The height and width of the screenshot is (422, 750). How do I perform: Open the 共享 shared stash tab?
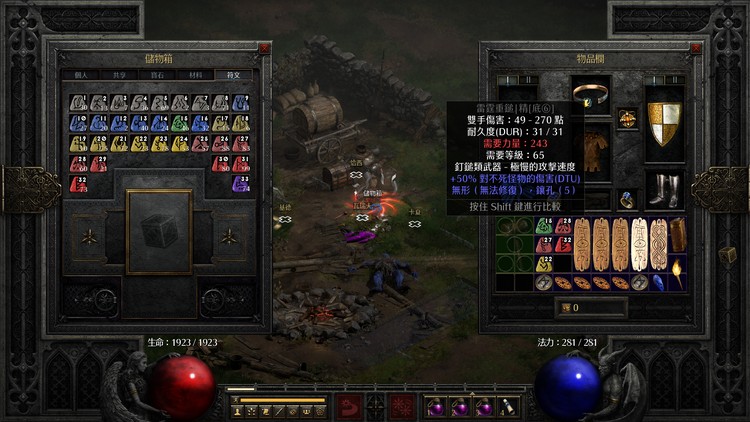(117, 75)
